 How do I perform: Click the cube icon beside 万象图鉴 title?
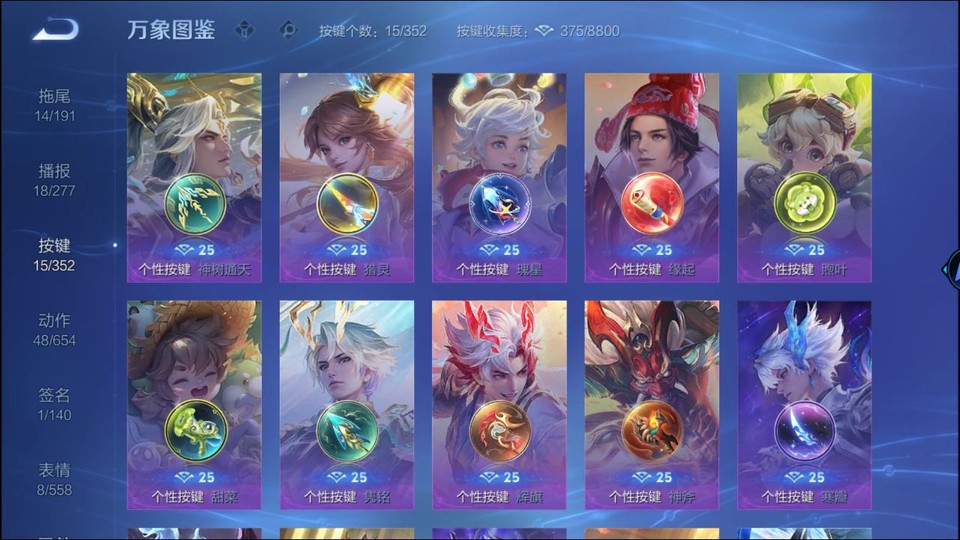point(245,31)
